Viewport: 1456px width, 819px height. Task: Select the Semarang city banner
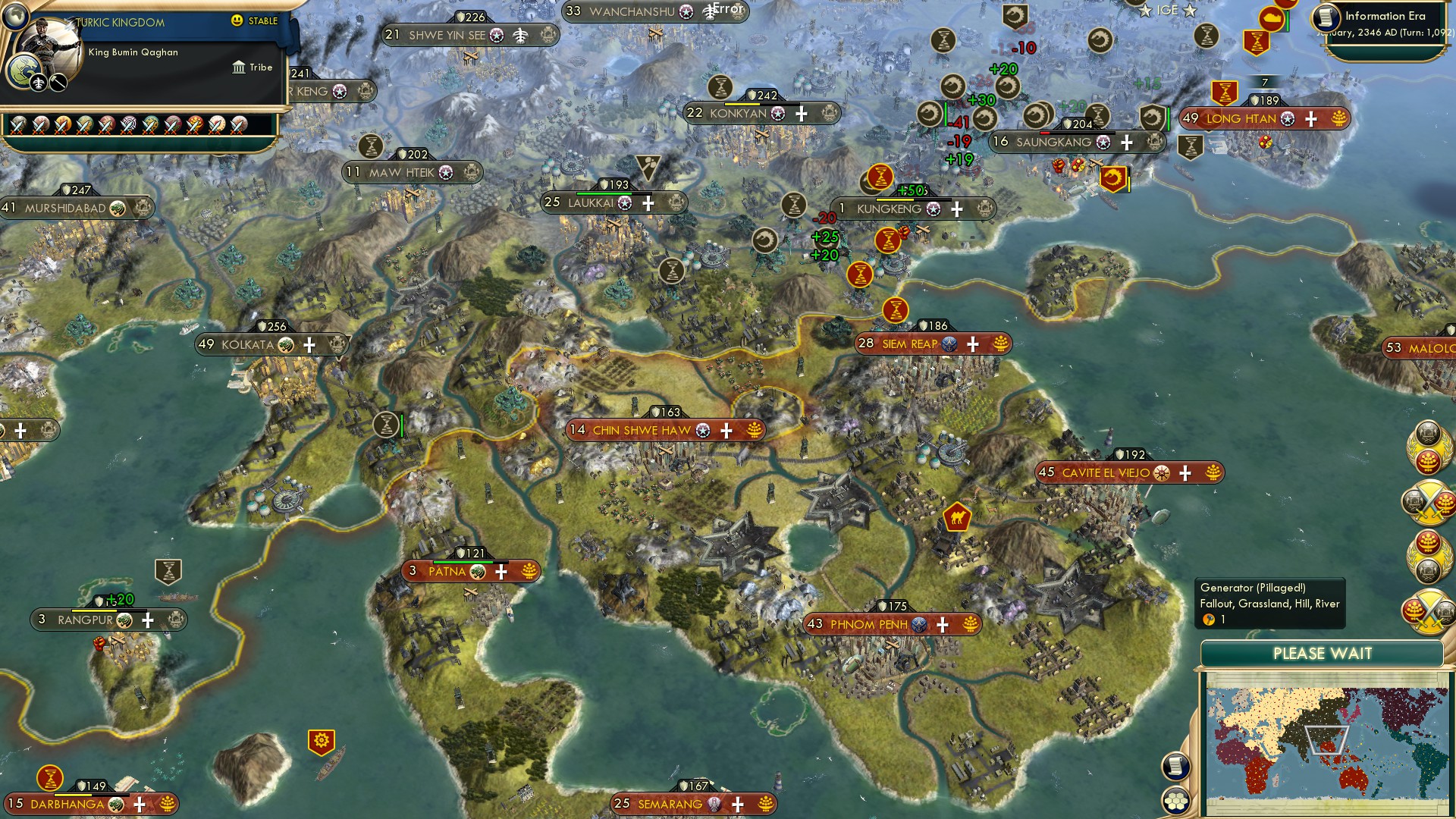click(x=671, y=803)
